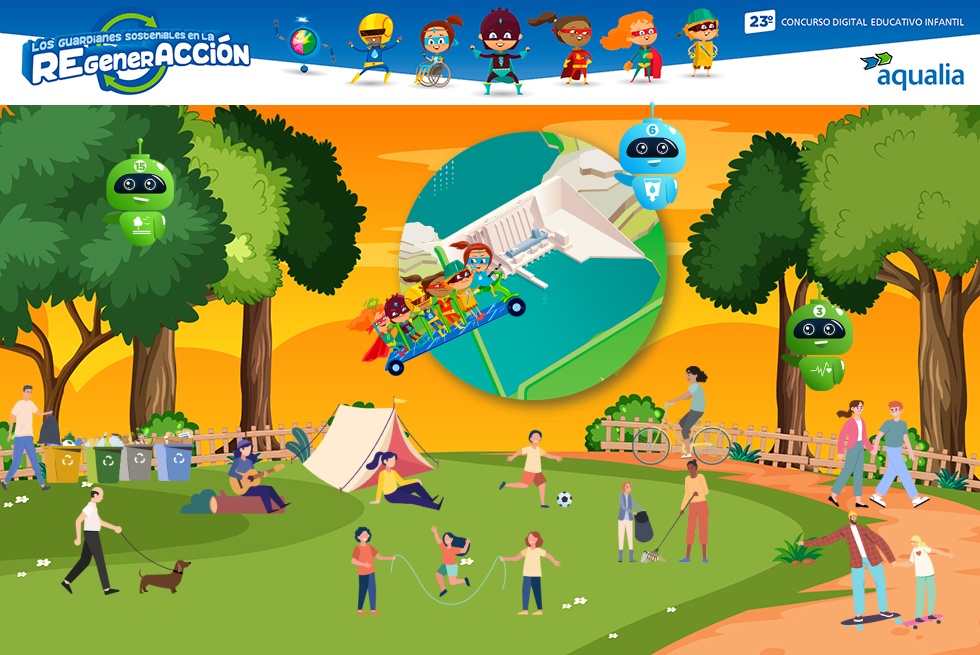980x655 pixels.
Task: Select the green robot numbered 3
Action: point(818,340)
